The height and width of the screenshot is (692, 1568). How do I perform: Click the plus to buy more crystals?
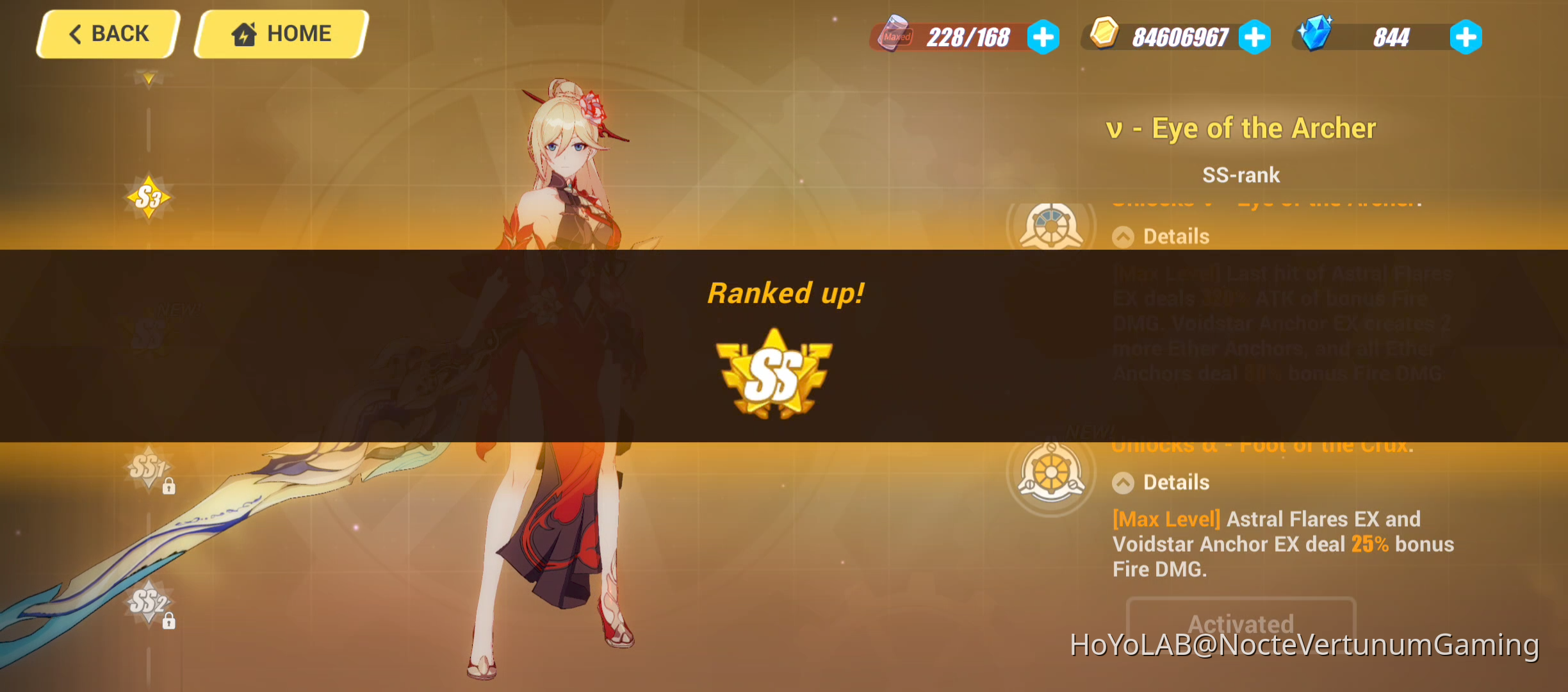pos(1466,37)
